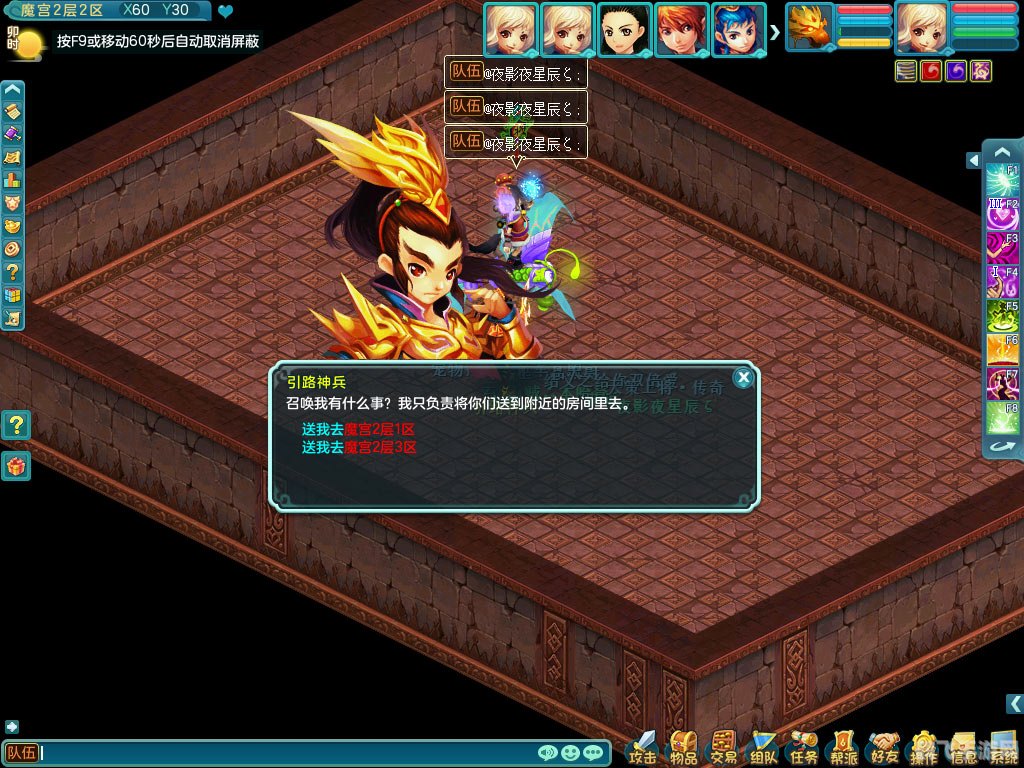Choose 送我去魔宫2层1区 dialogue option
Screen dimensions: 1024x768
[358, 429]
